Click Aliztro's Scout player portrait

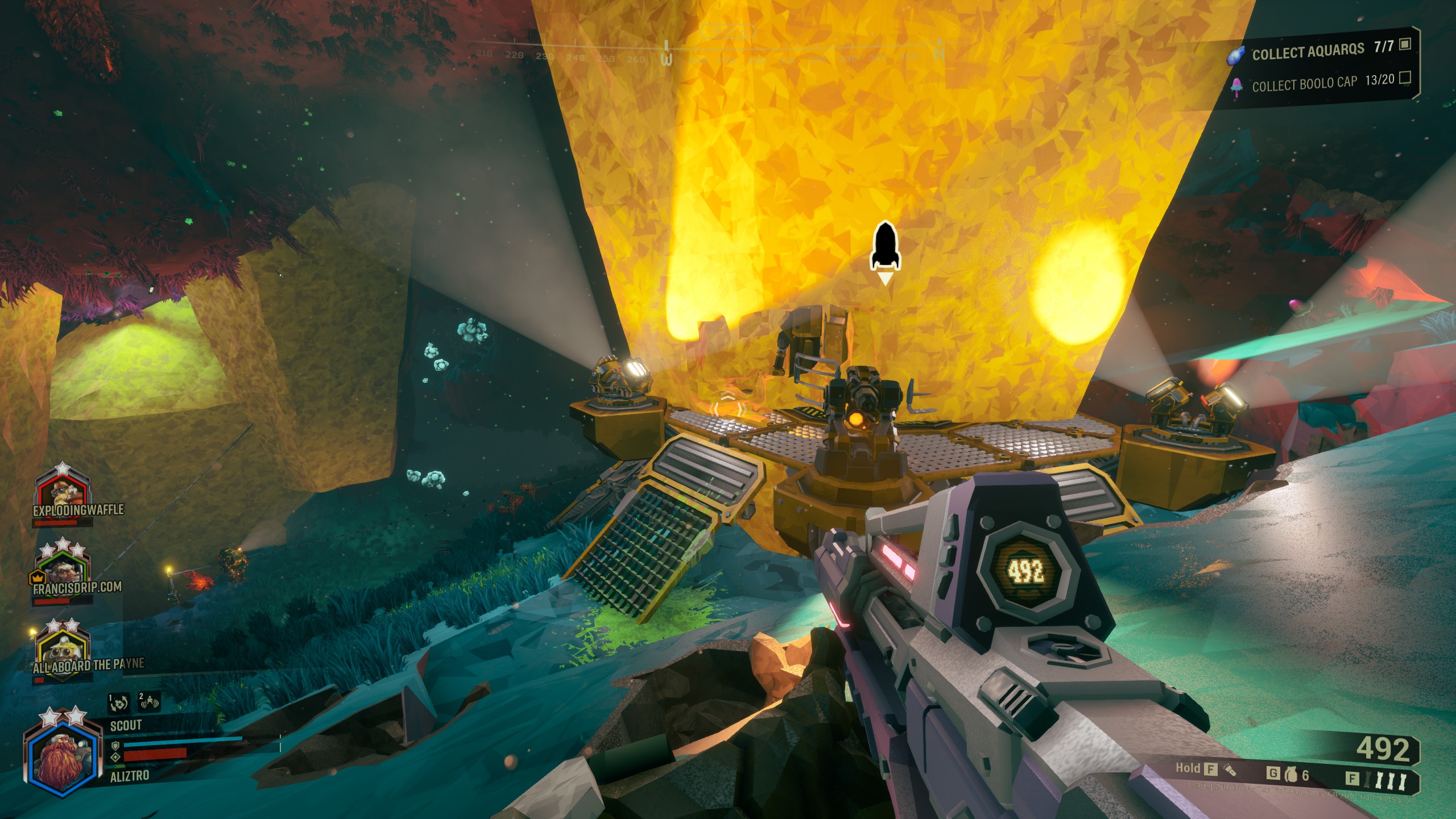coord(58,754)
